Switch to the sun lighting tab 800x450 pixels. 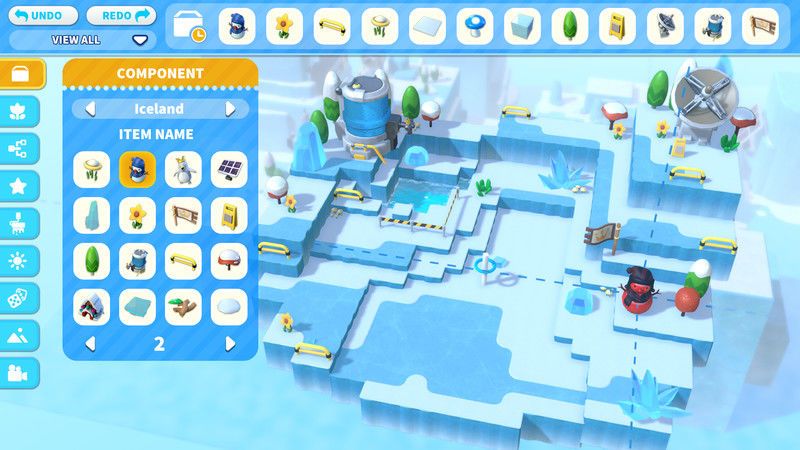tap(21, 260)
